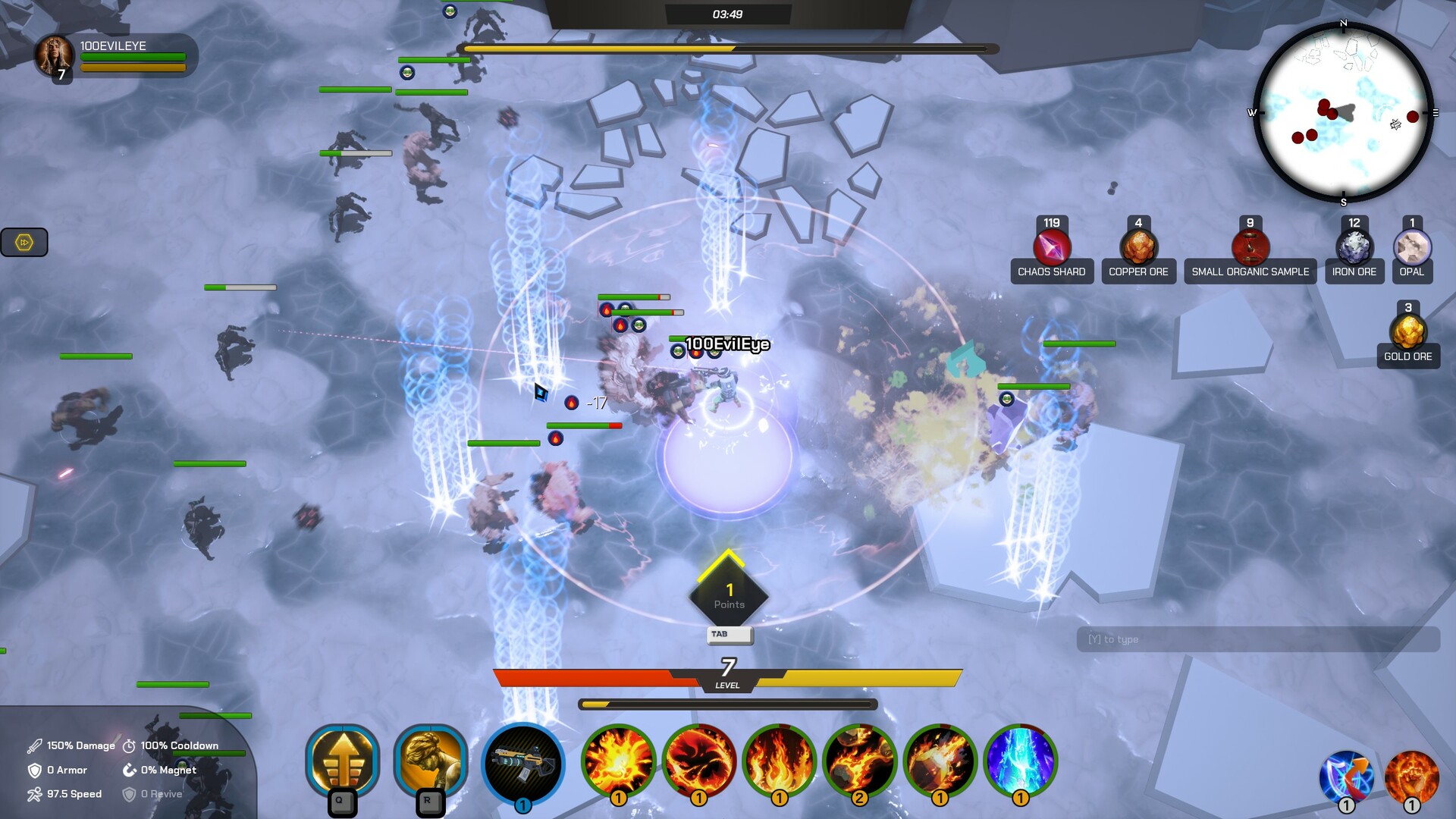
Task: Click the Copper Ore icon
Action: (1138, 246)
